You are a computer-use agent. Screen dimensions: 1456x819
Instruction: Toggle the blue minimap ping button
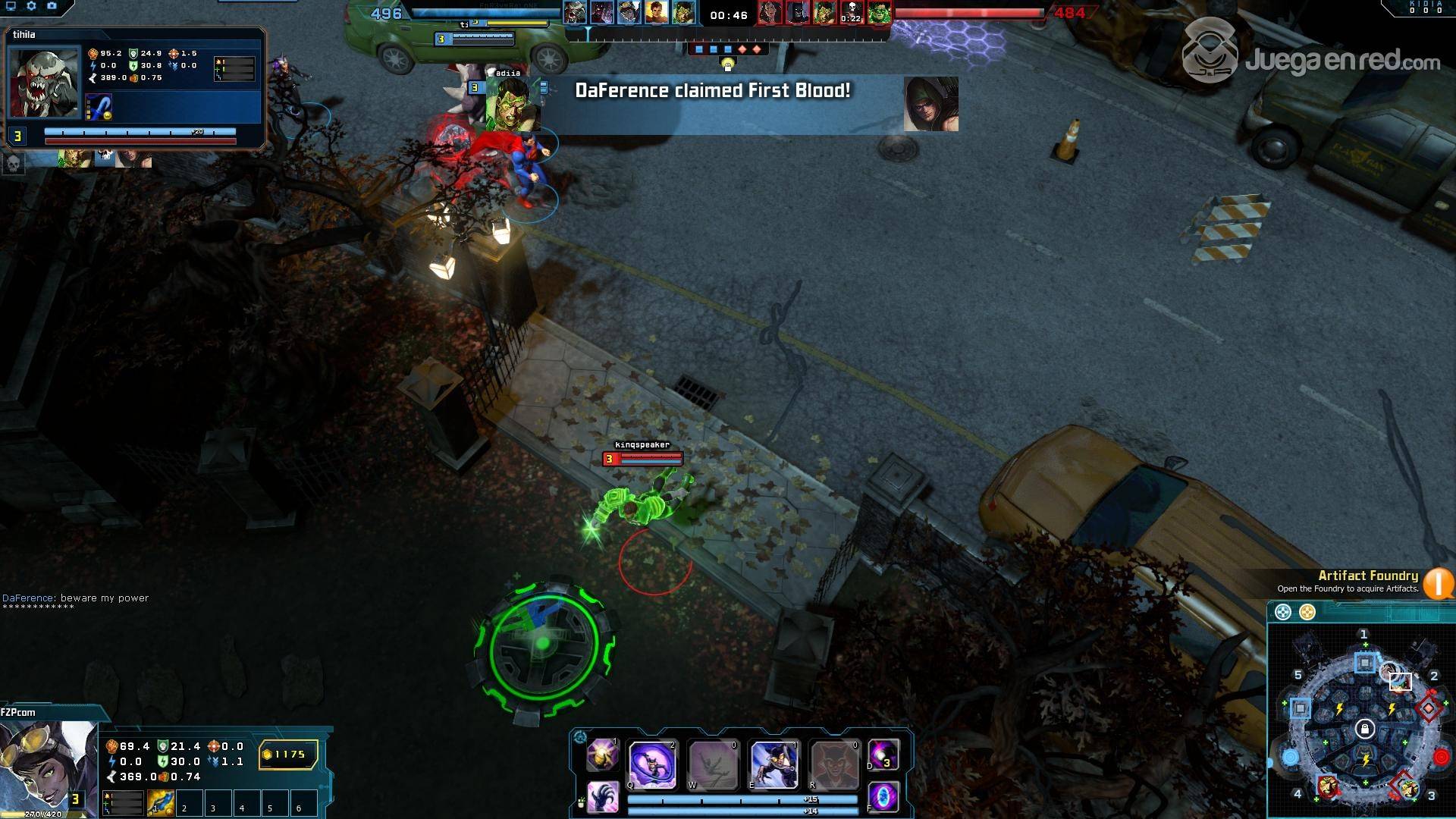coord(1283,612)
